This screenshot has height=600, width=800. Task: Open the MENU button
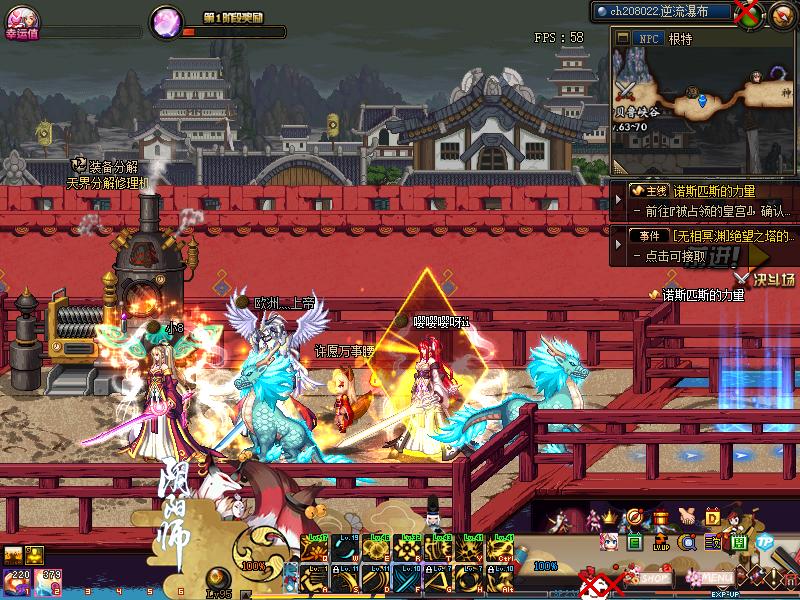point(717,577)
